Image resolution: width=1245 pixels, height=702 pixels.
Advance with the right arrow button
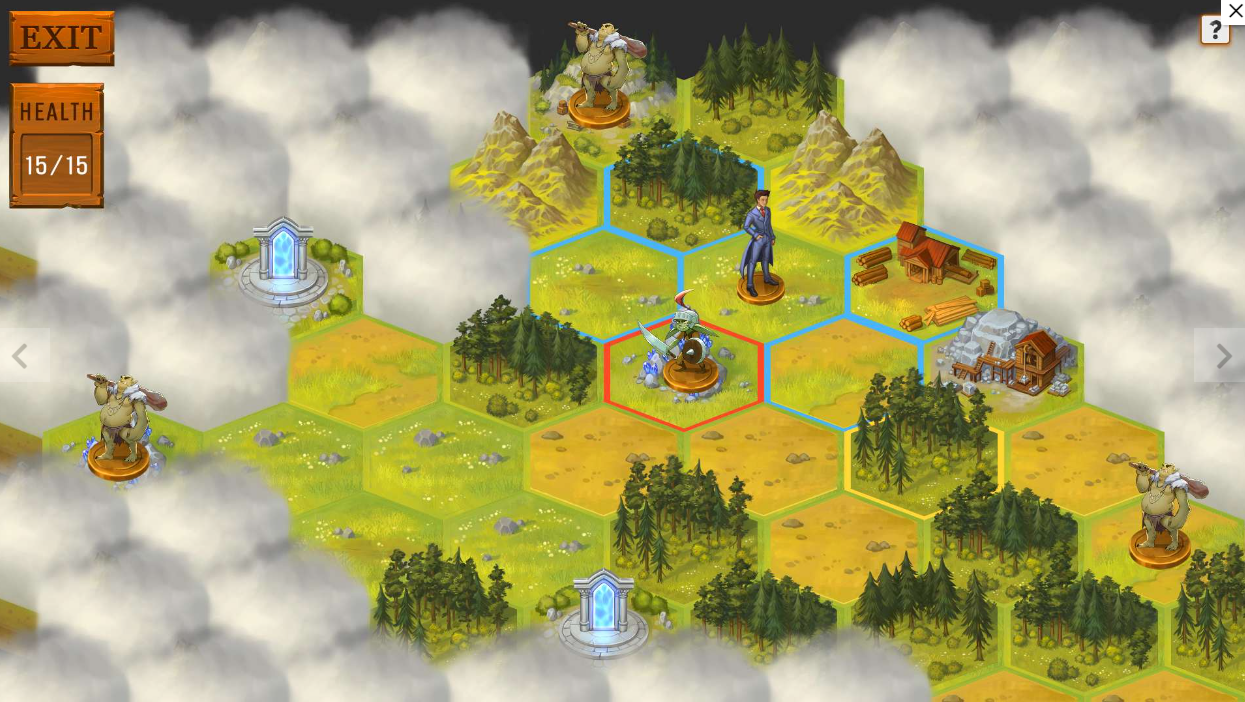(1223, 355)
